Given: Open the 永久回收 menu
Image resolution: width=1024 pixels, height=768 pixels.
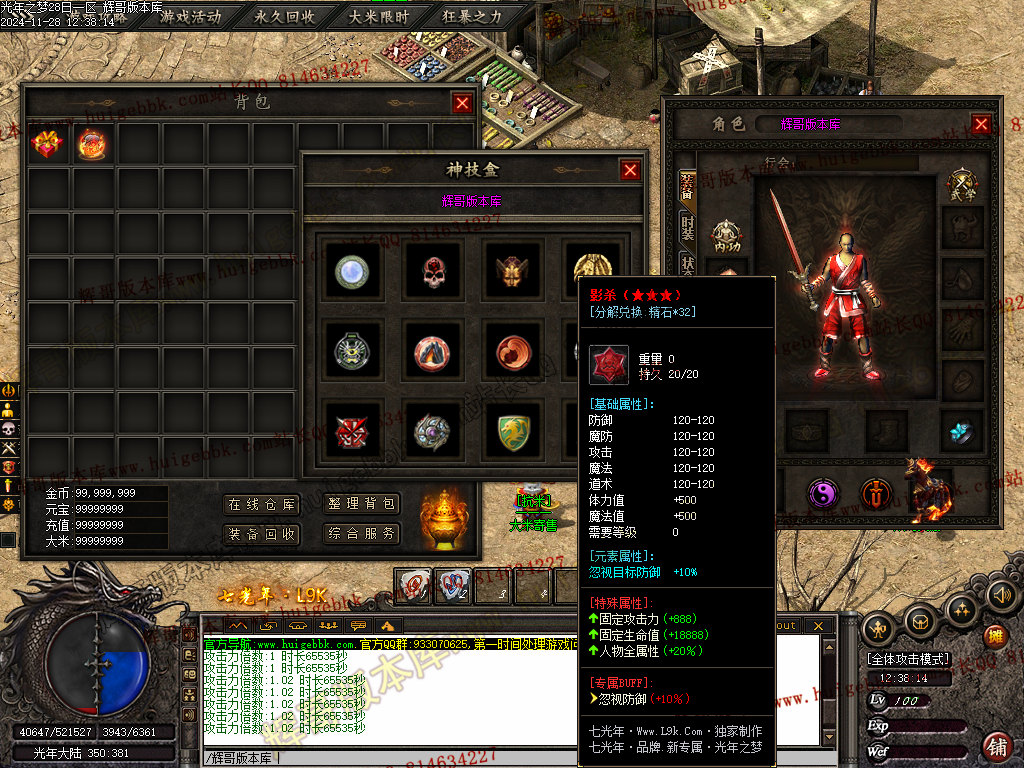Looking at the screenshot, I should click(x=285, y=16).
